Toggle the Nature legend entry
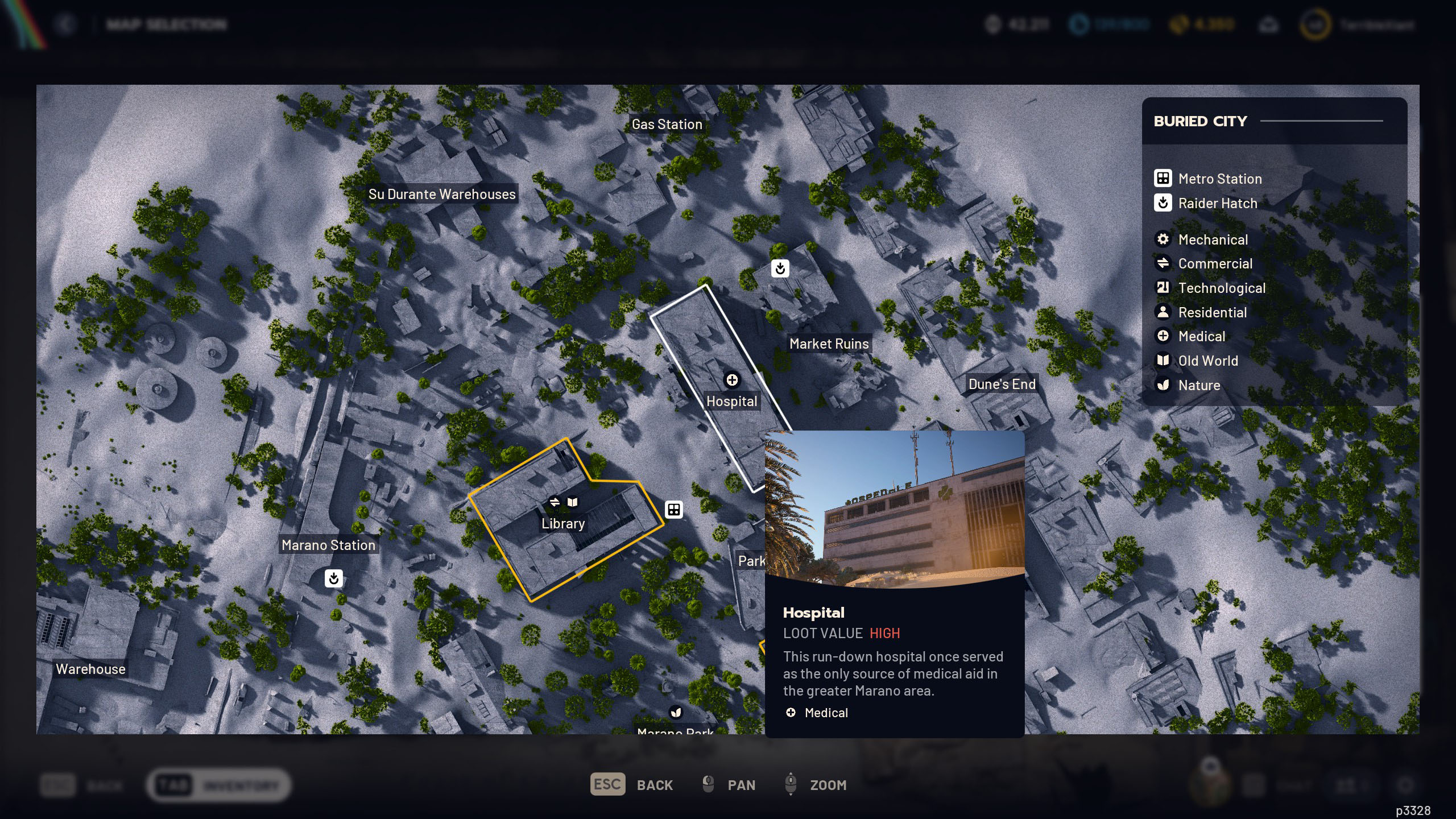 coord(1199,385)
